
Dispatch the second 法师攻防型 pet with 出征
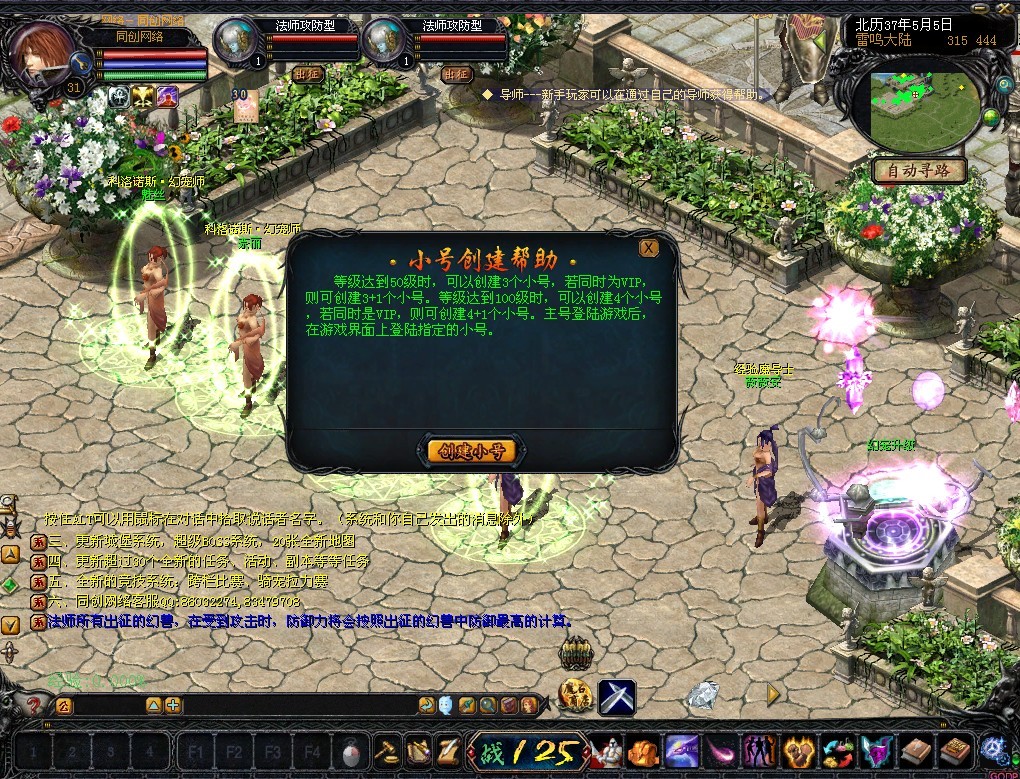point(456,73)
